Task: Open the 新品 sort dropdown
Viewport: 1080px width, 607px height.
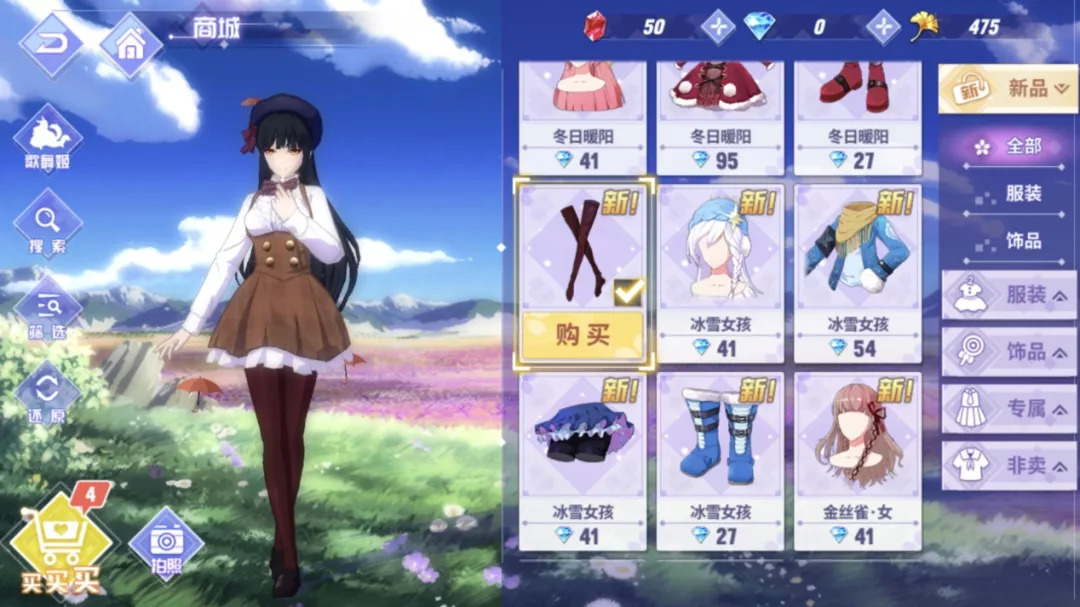Action: pyautogui.click(x=1007, y=89)
